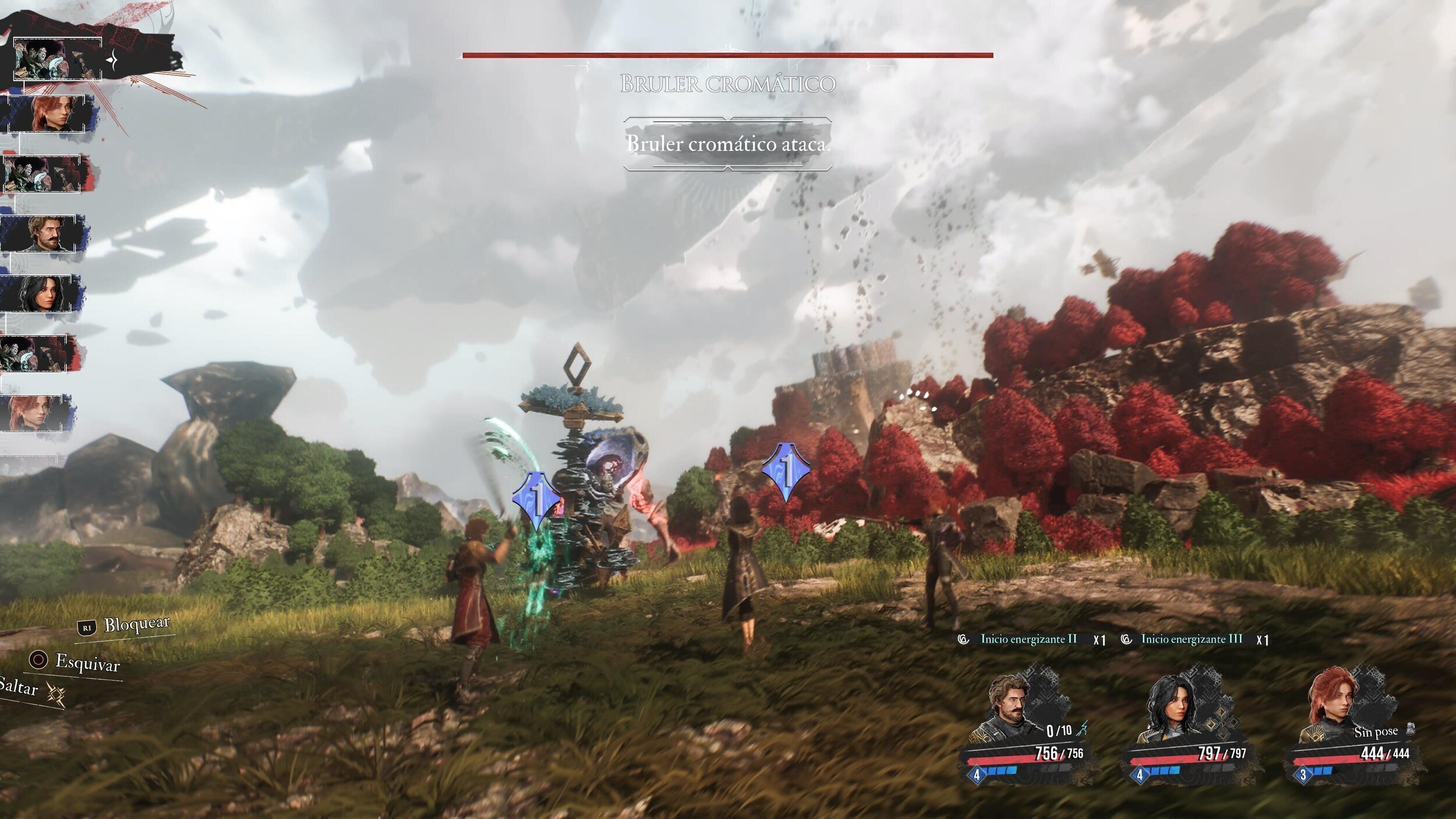The height and width of the screenshot is (819, 1456).
Task: Inspect the Inicio energizante II buff
Action: (x=1028, y=639)
